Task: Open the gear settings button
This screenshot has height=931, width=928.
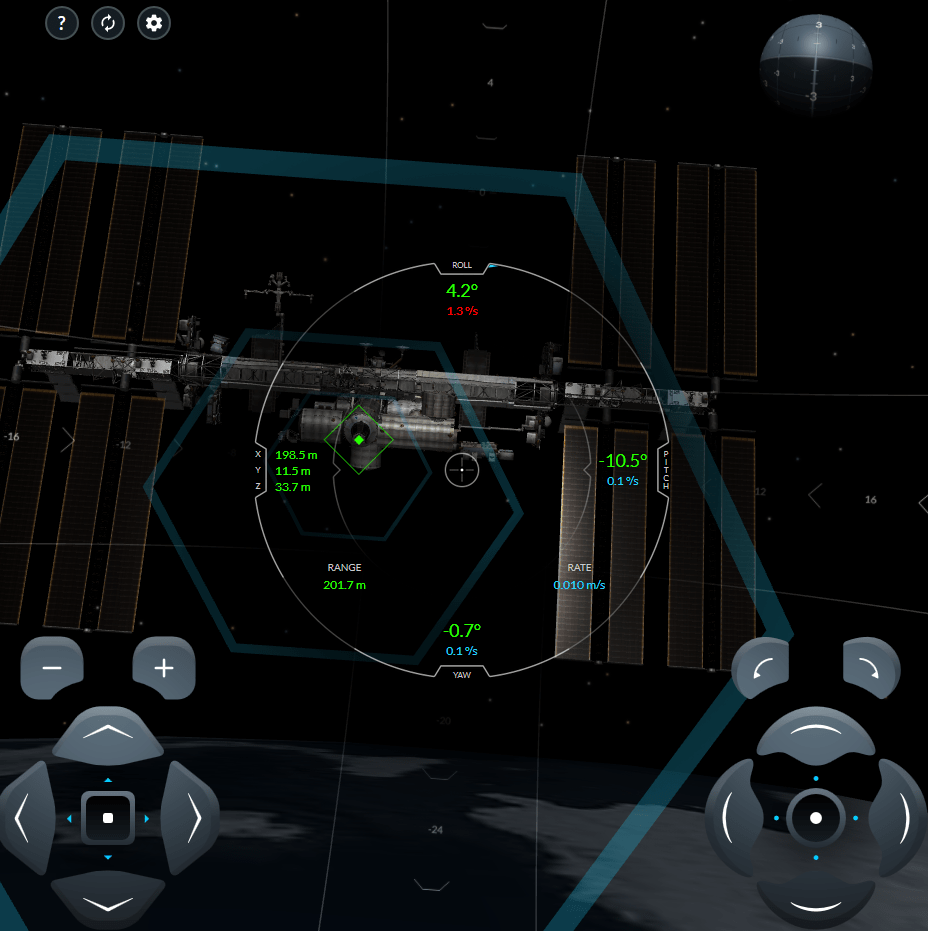Action: pos(153,23)
